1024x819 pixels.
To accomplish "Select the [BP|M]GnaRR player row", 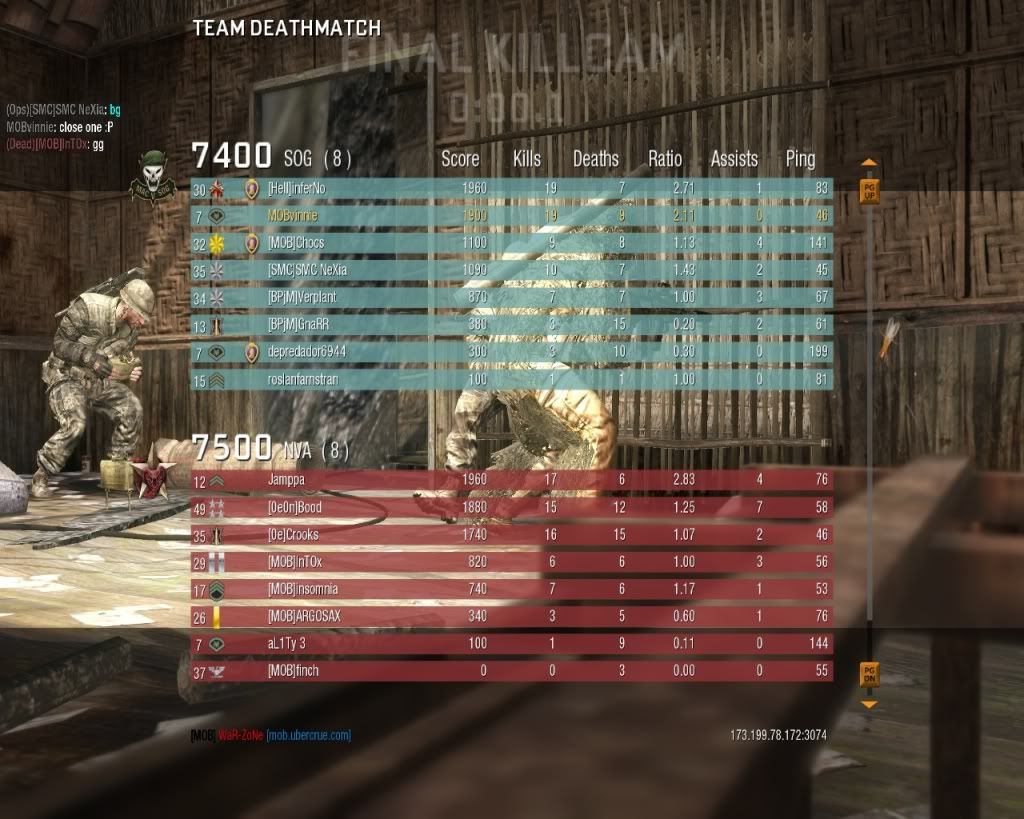I will [x=511, y=325].
